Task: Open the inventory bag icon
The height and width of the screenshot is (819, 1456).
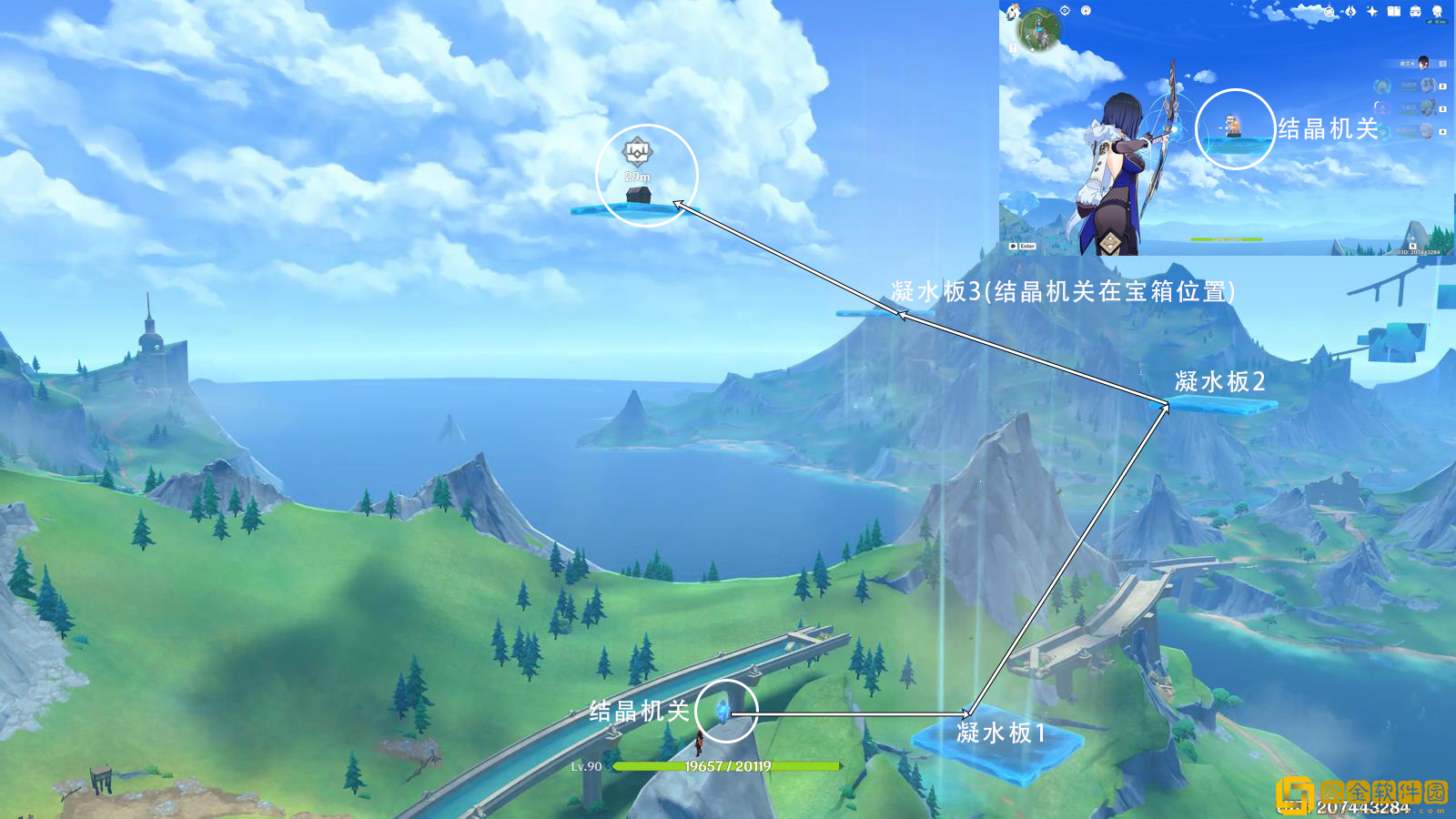Action: pyautogui.click(x=1415, y=11)
